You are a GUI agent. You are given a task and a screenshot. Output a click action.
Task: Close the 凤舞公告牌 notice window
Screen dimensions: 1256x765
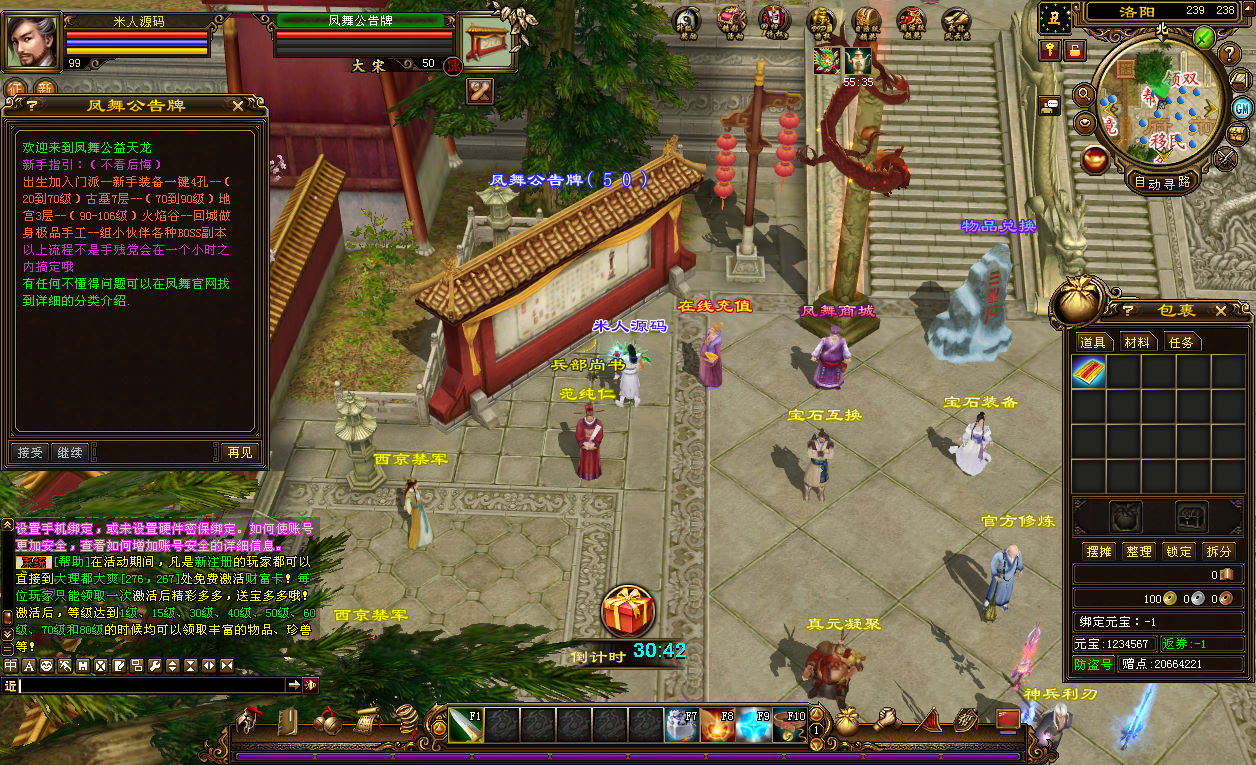click(237, 105)
